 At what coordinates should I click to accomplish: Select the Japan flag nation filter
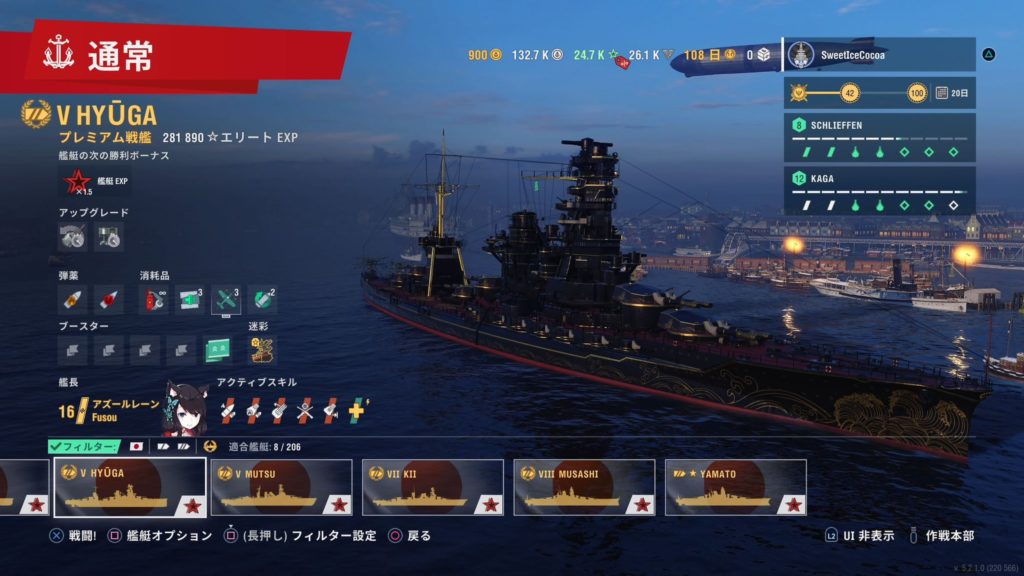(137, 446)
